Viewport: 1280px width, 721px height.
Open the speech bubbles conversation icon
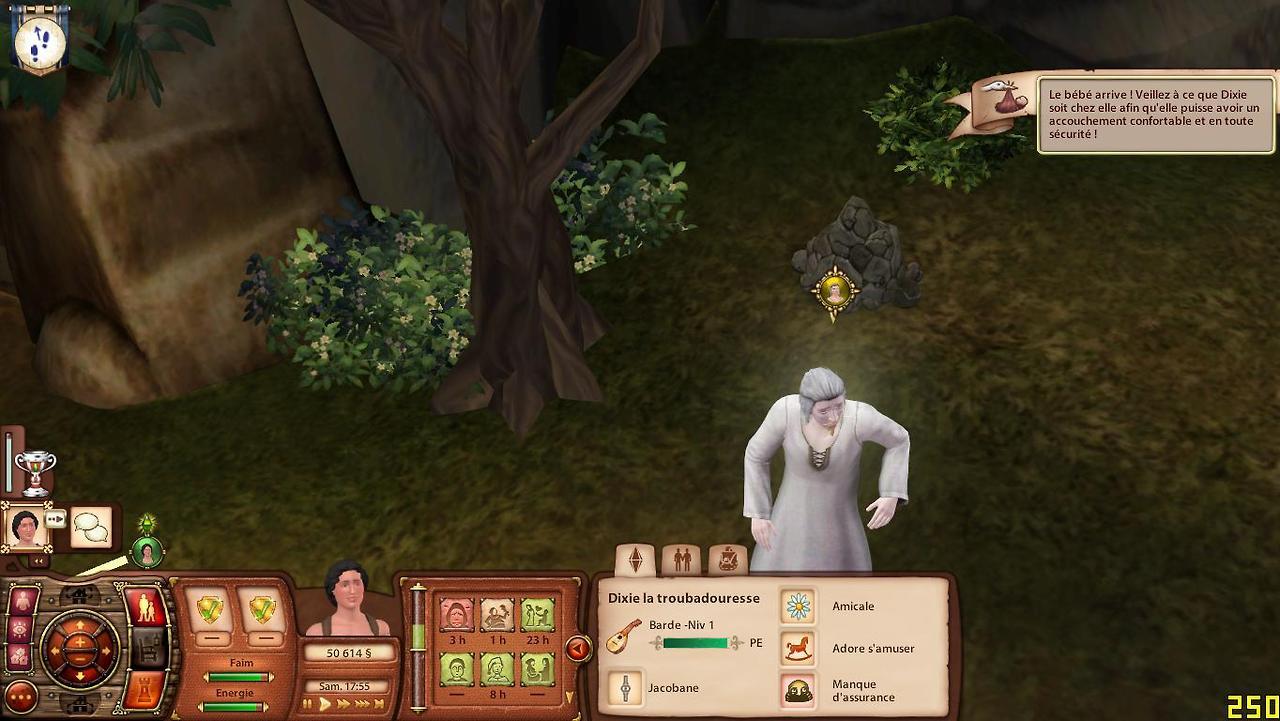(x=91, y=528)
